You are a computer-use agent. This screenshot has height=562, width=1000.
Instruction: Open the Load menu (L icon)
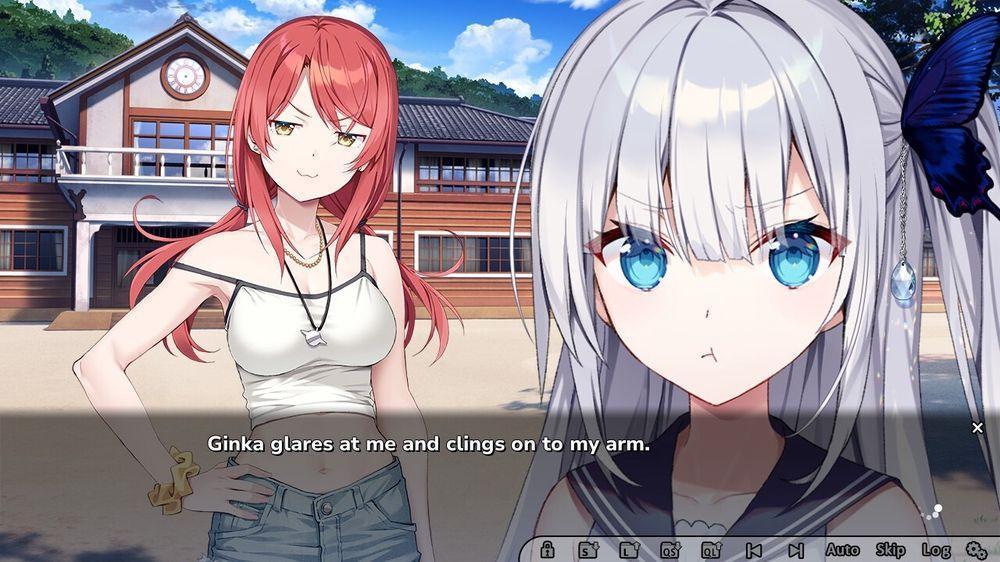(x=629, y=549)
